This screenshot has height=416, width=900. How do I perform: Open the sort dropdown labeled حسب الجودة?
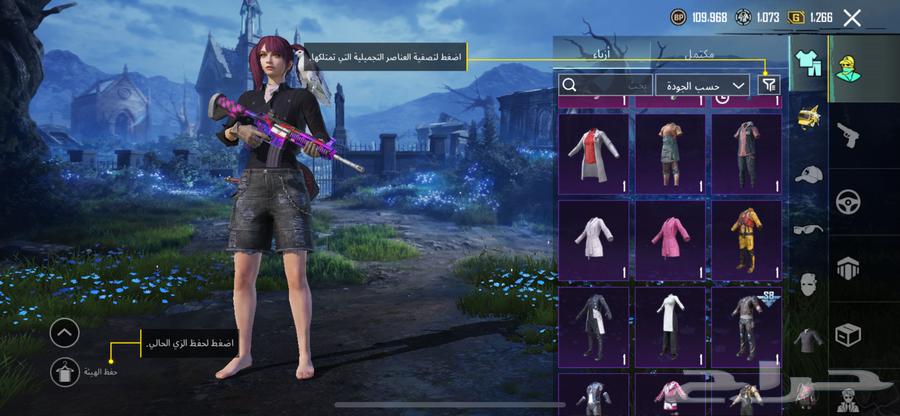703,86
